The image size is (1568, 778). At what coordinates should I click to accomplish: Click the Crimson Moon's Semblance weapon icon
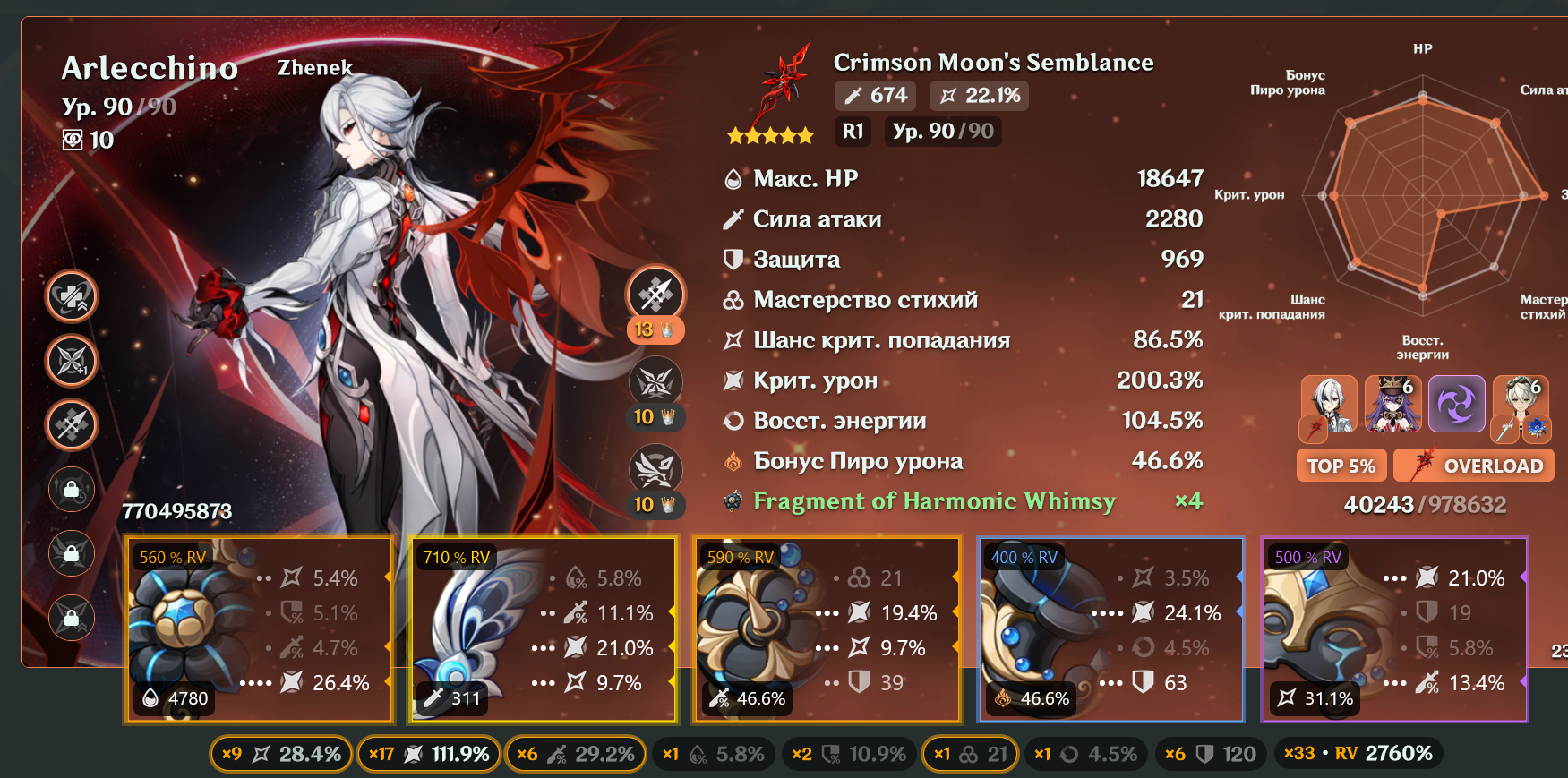[x=783, y=83]
